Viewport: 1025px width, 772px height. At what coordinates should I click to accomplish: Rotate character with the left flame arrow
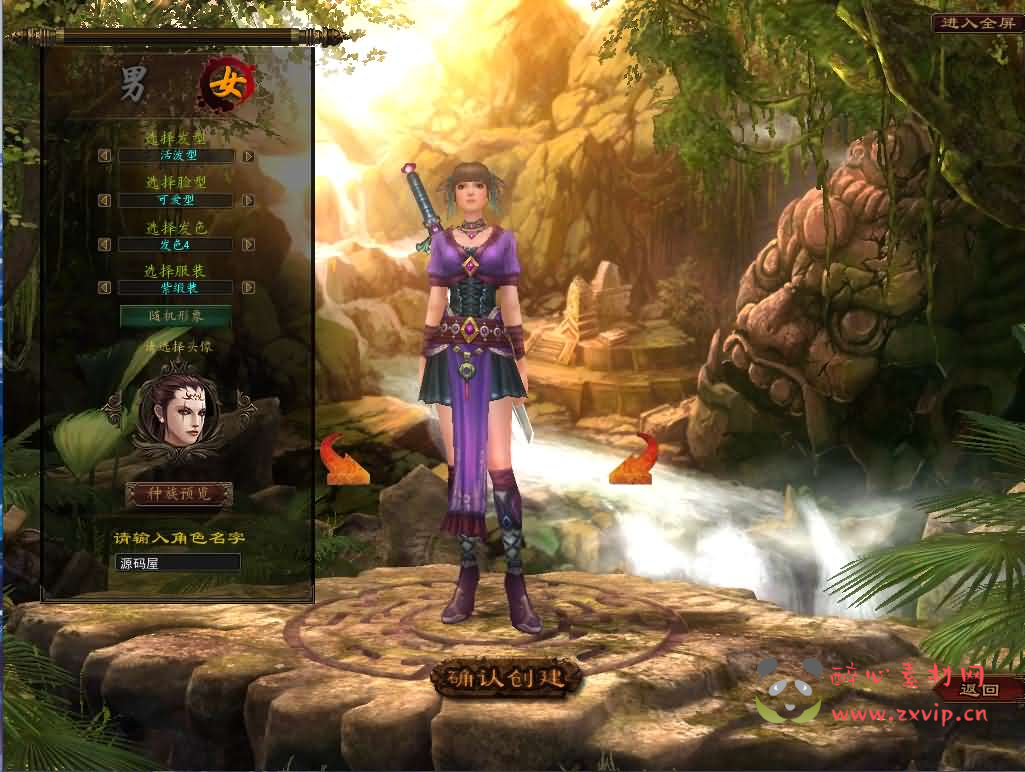[x=341, y=460]
